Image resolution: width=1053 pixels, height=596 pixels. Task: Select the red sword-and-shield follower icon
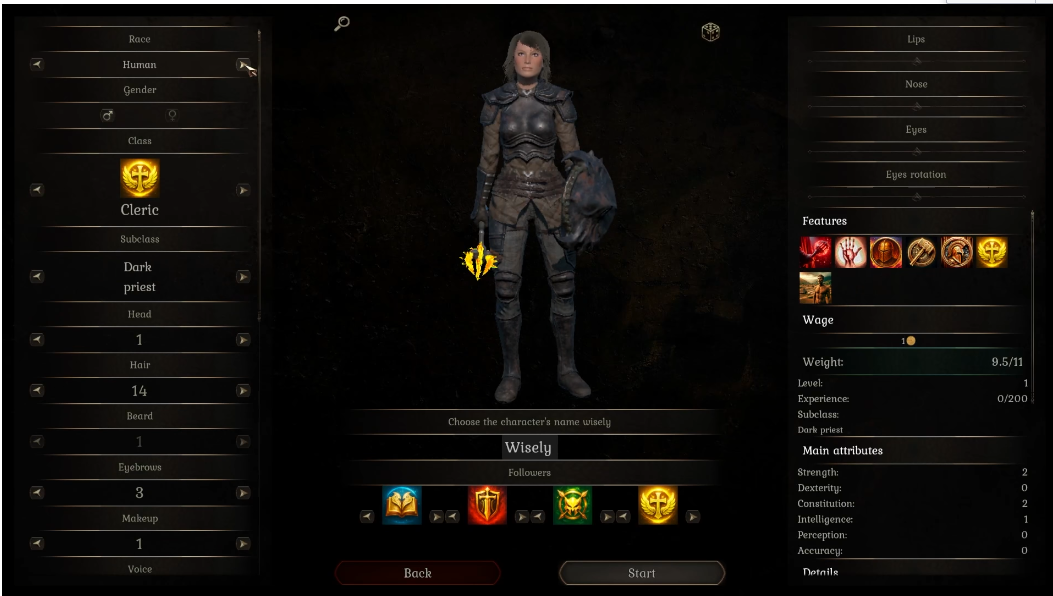[487, 506]
